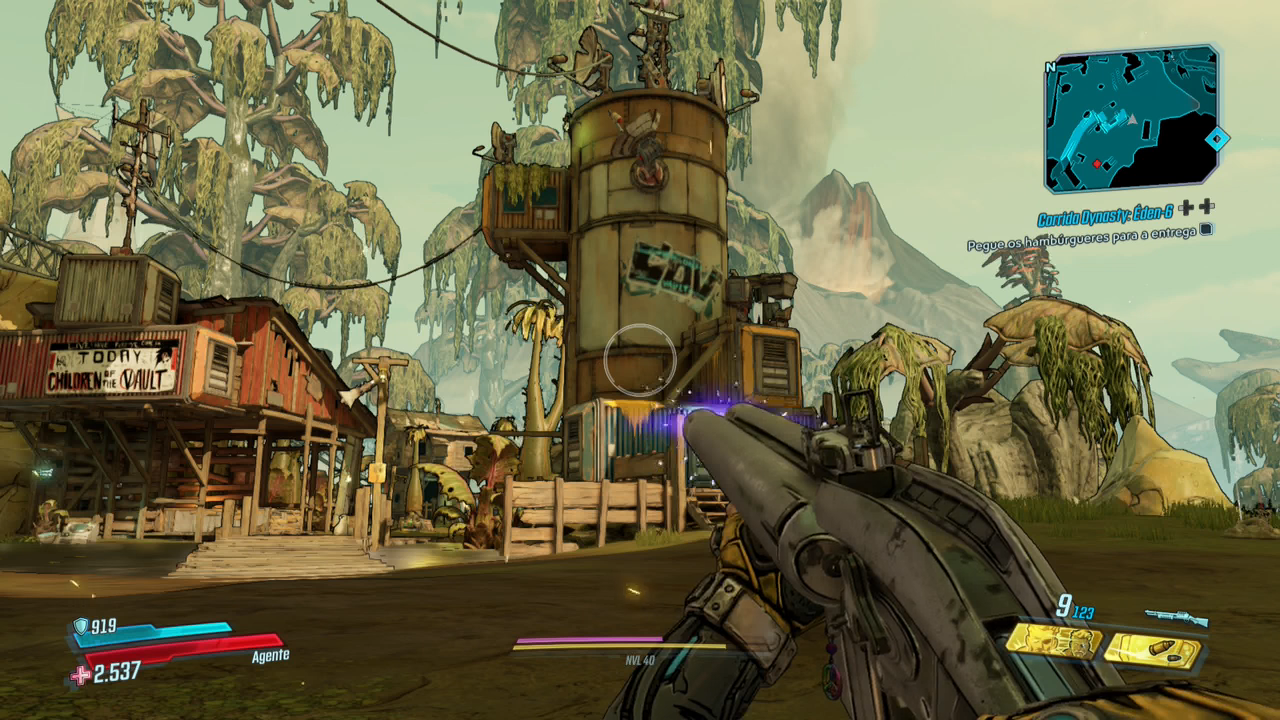
Task: Open the minimap in the corner
Action: coord(1131,118)
